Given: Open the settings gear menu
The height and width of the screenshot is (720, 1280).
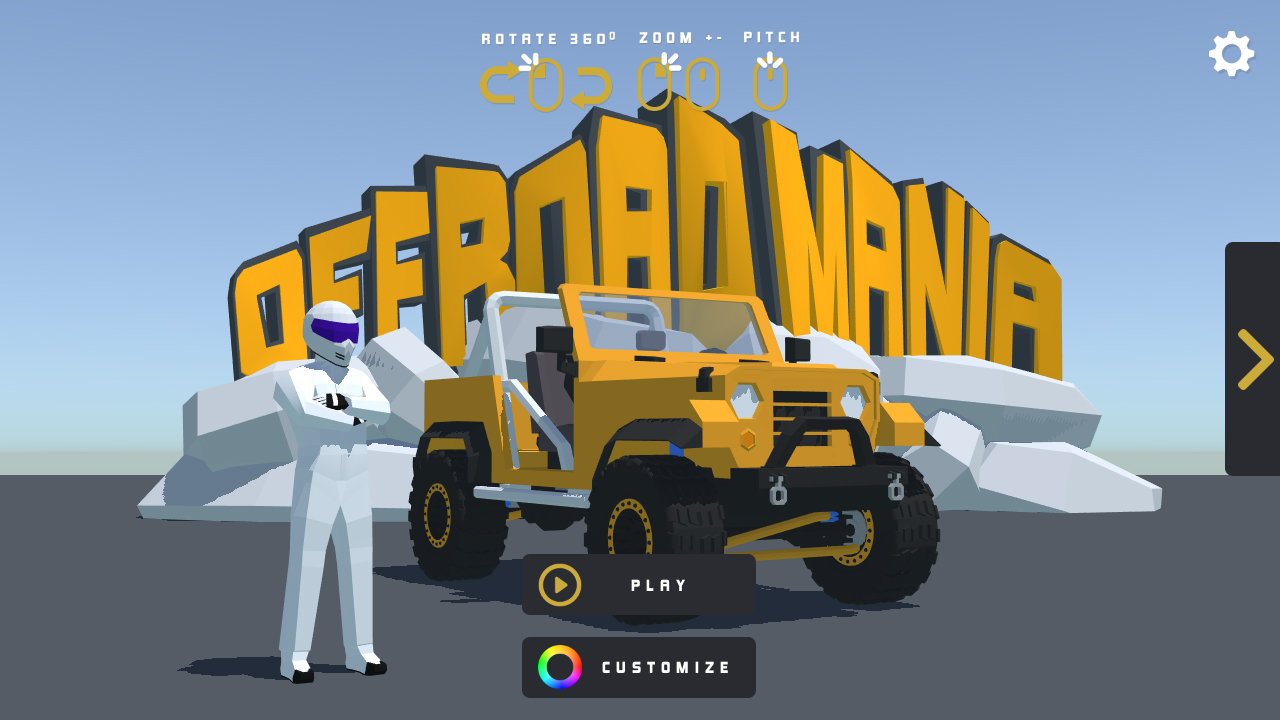Looking at the screenshot, I should pos(1230,53).
